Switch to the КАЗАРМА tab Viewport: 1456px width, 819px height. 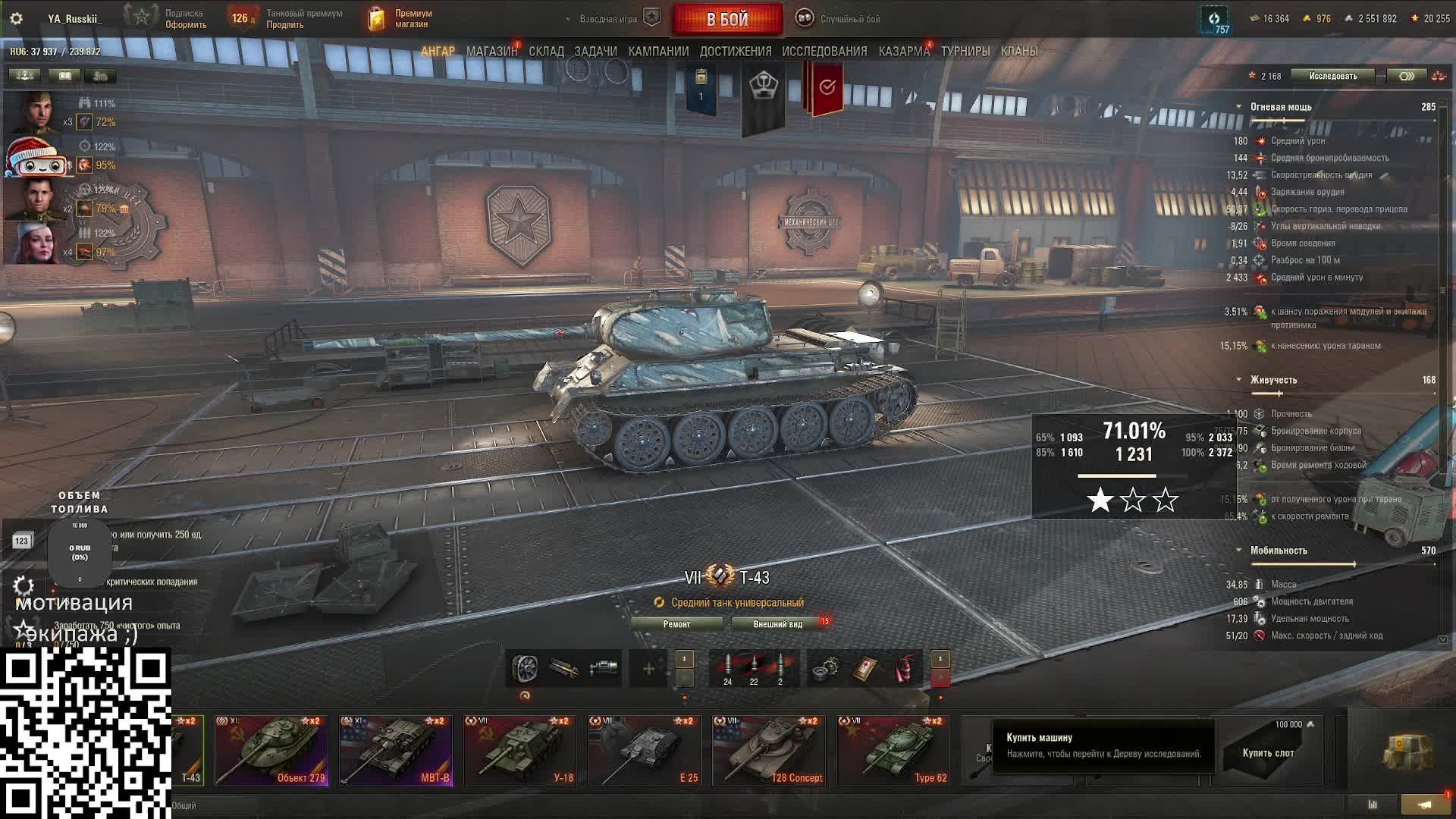click(904, 52)
